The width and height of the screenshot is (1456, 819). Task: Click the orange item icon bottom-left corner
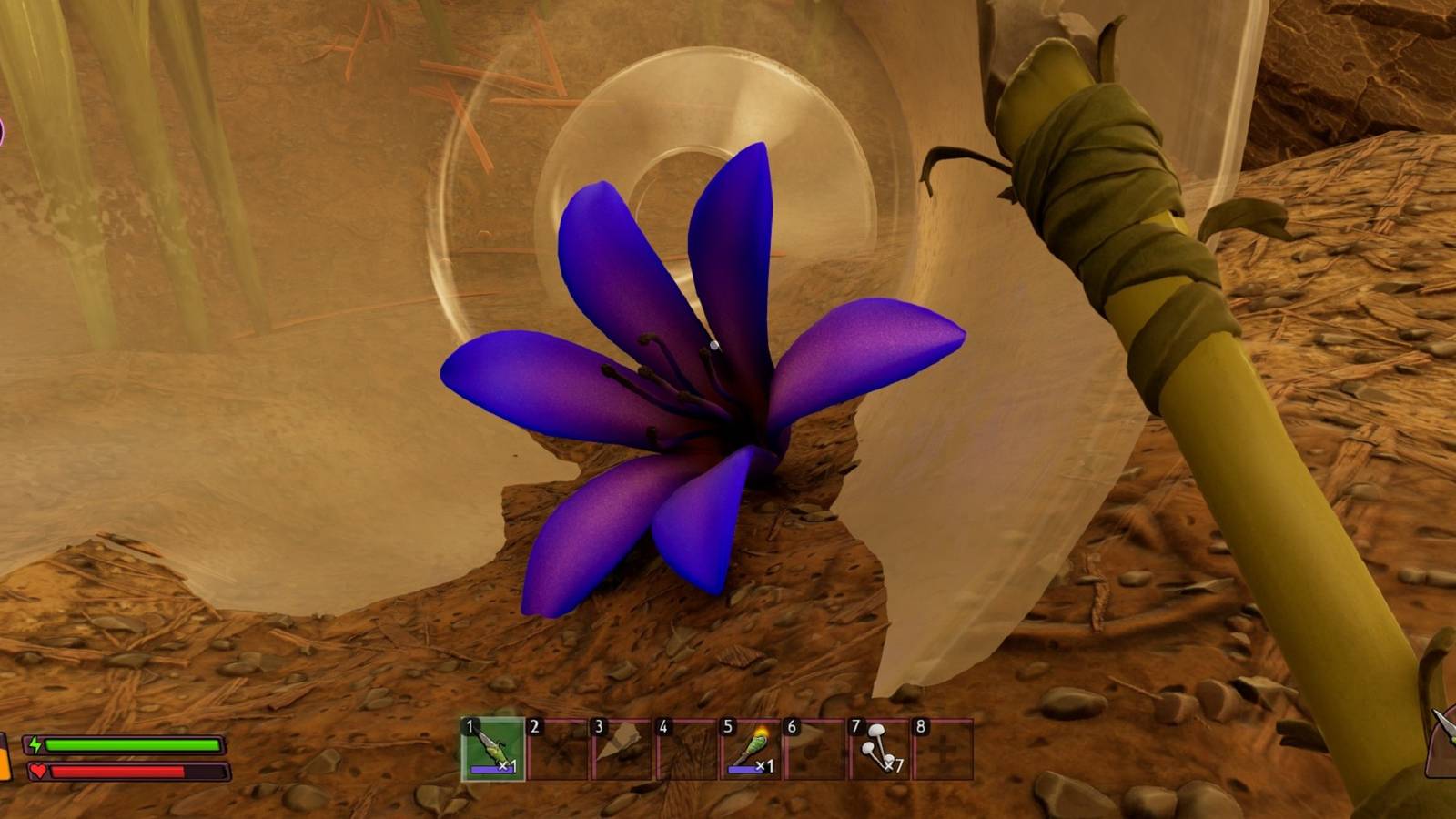[x=5, y=764]
